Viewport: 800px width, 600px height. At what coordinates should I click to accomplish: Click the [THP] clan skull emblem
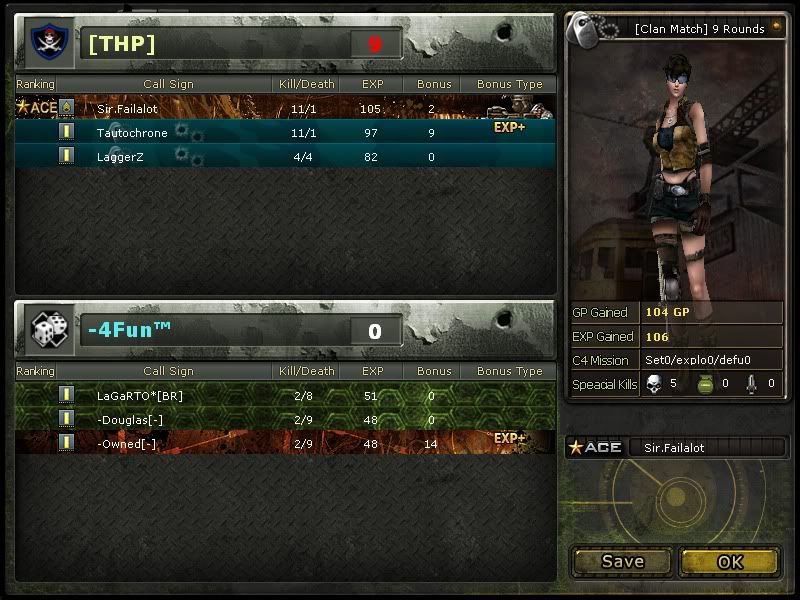click(47, 43)
